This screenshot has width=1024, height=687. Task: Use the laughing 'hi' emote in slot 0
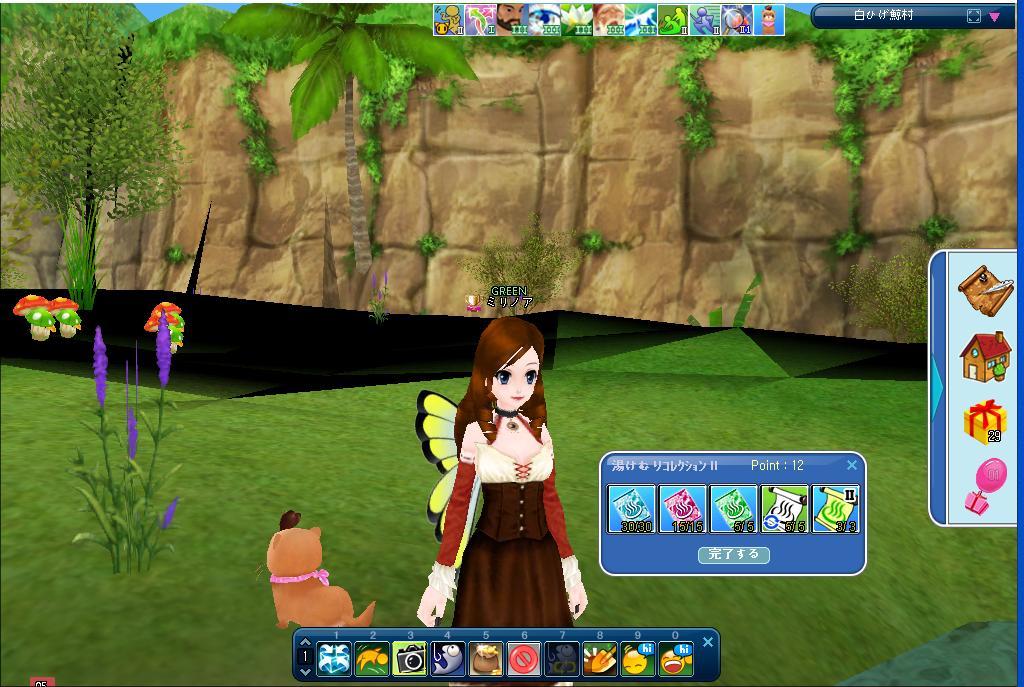(x=676, y=659)
